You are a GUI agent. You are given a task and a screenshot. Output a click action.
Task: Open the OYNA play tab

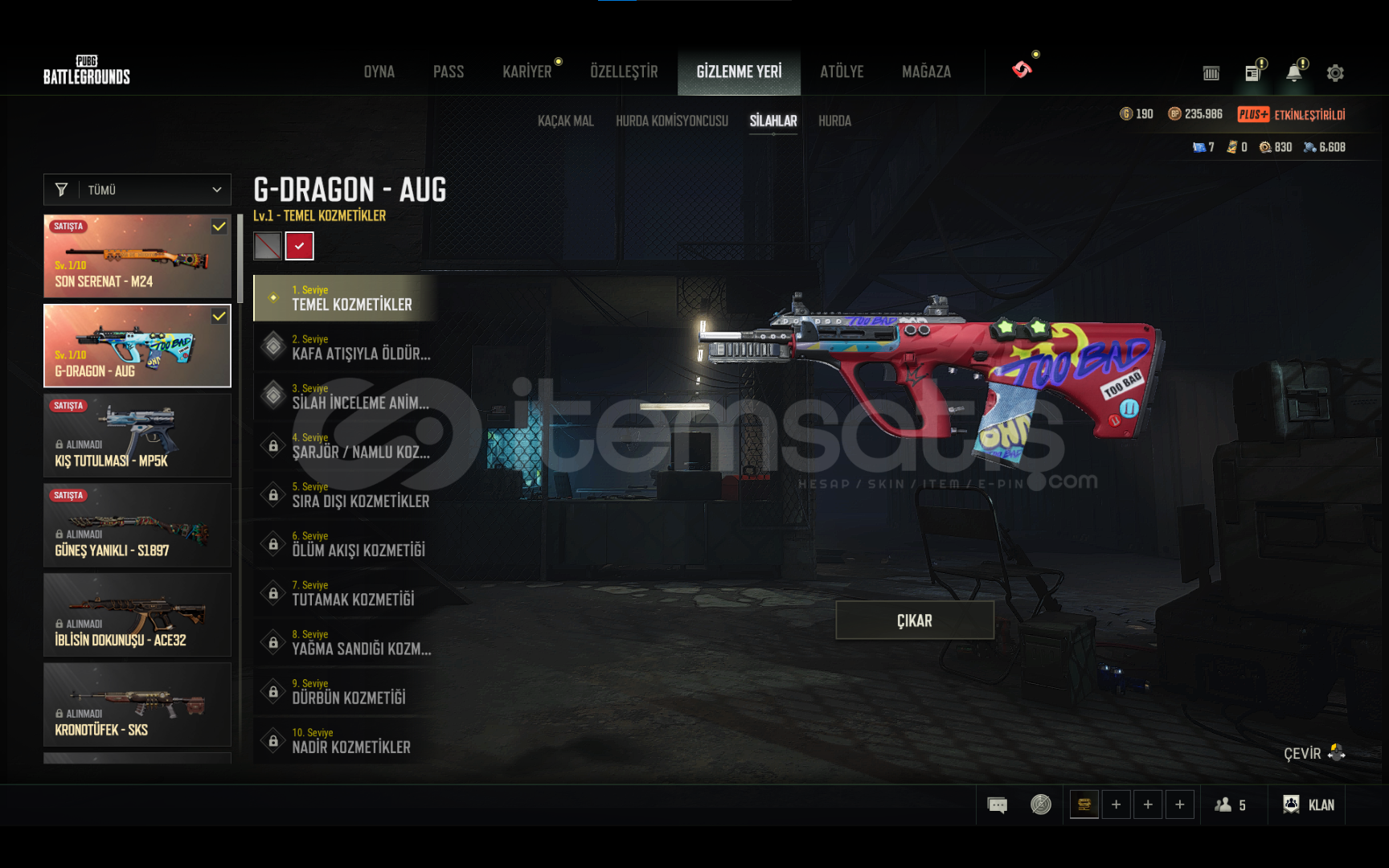click(x=379, y=72)
